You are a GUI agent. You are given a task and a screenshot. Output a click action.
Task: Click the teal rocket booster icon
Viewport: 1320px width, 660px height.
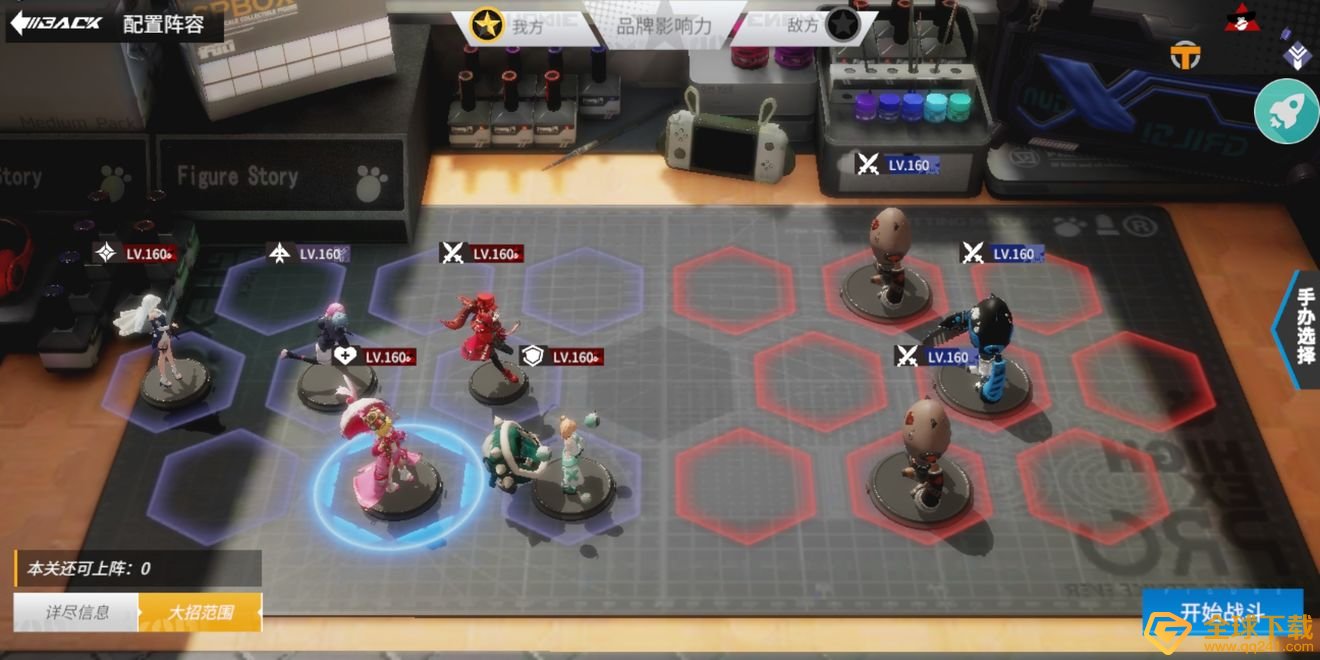(x=1286, y=111)
